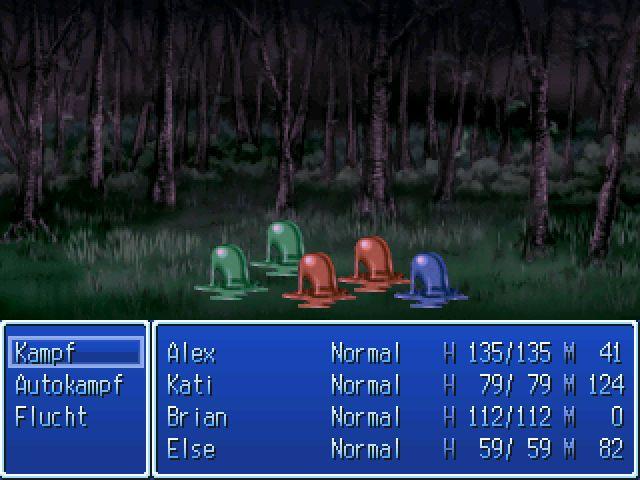This screenshot has height=480, width=640.
Task: Select Else's party status row
Action: pos(394,449)
